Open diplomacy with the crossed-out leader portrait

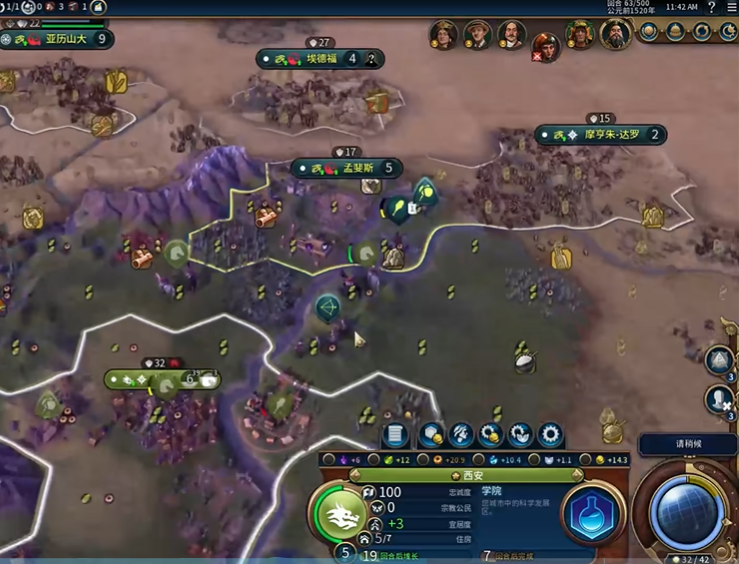545,46
